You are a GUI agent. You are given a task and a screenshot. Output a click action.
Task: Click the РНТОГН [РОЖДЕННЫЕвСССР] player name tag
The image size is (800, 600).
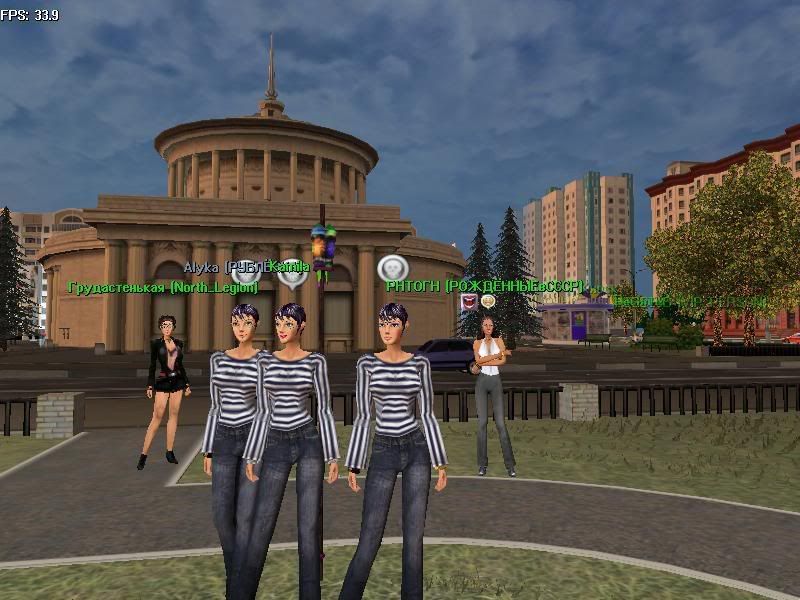tap(484, 286)
